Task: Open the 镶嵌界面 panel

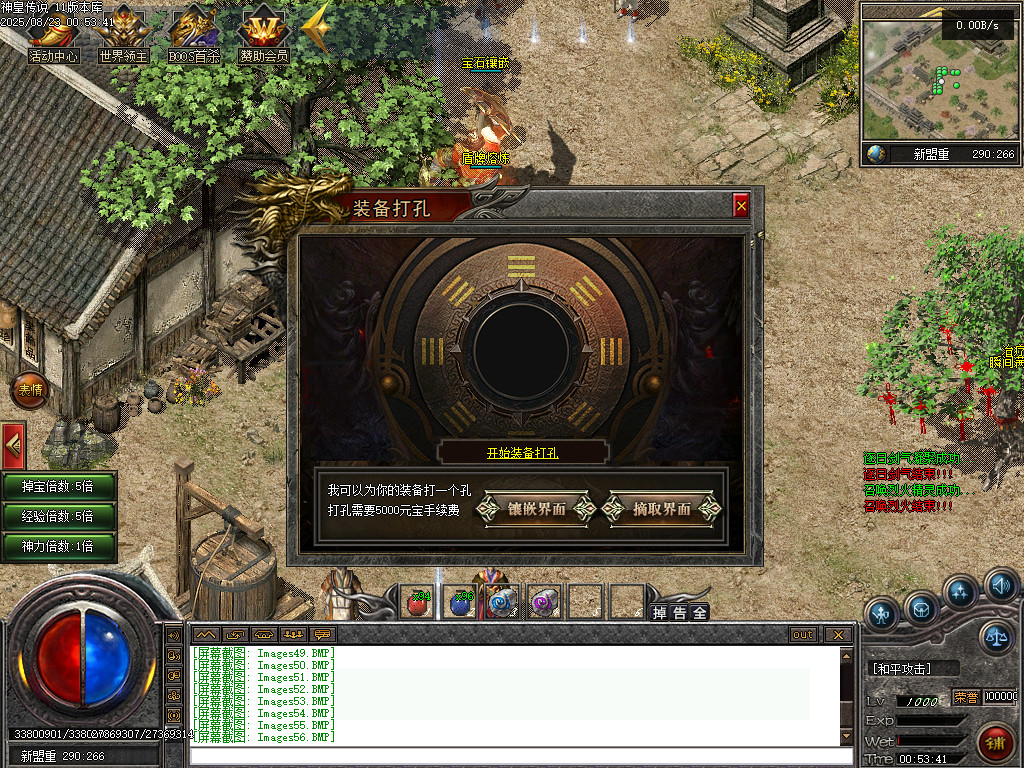Action: pos(537,509)
